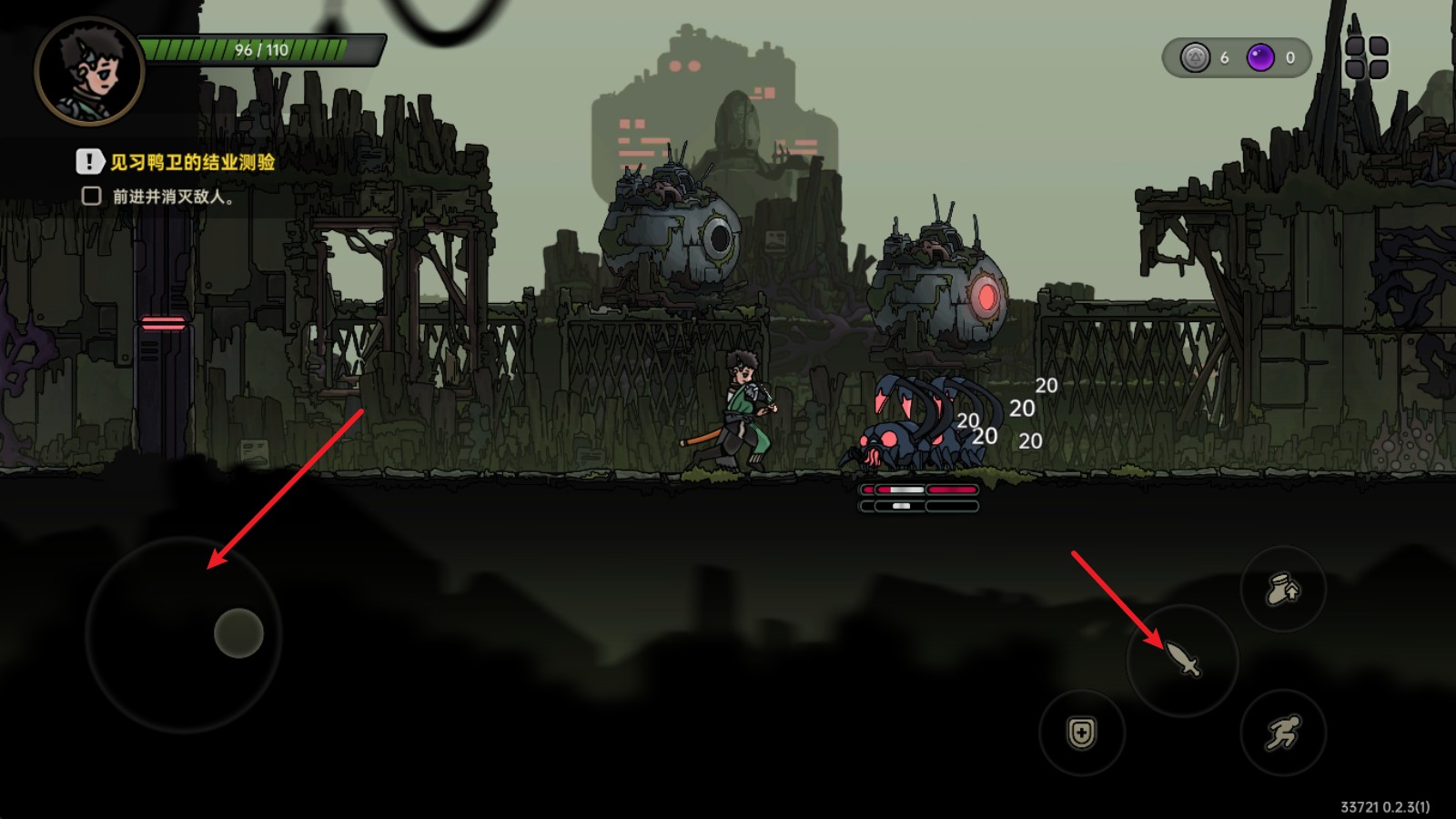
Task: Open the yellow quest title tracker
Action: (x=192, y=162)
